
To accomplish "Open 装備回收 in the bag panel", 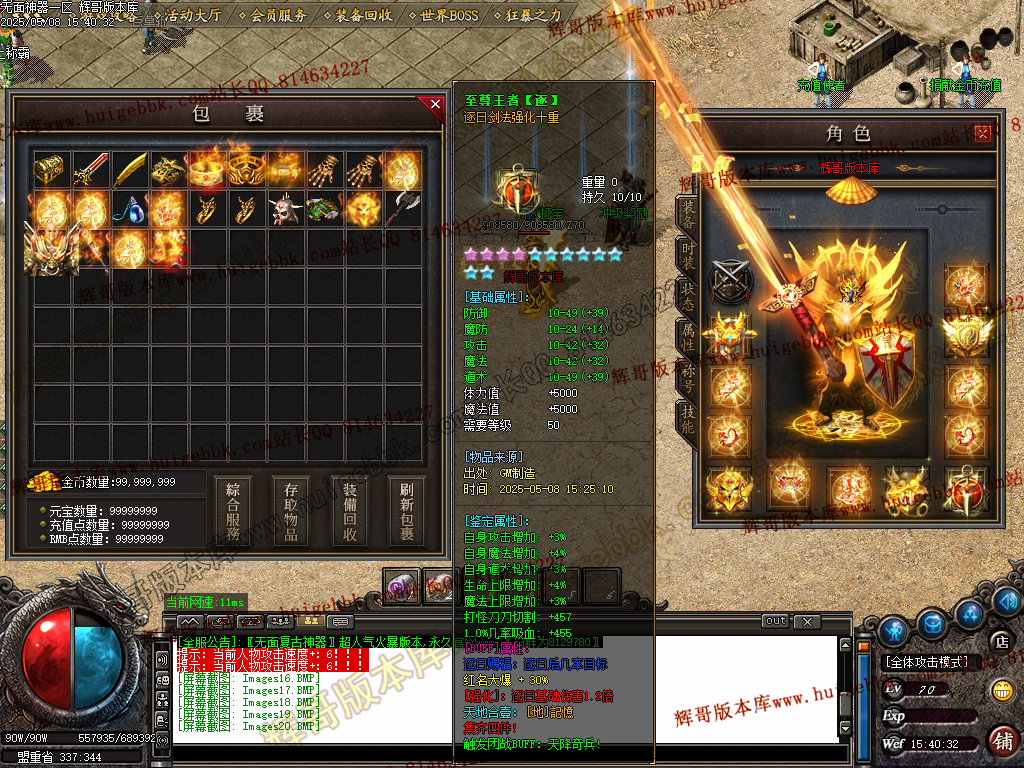I will [350, 511].
